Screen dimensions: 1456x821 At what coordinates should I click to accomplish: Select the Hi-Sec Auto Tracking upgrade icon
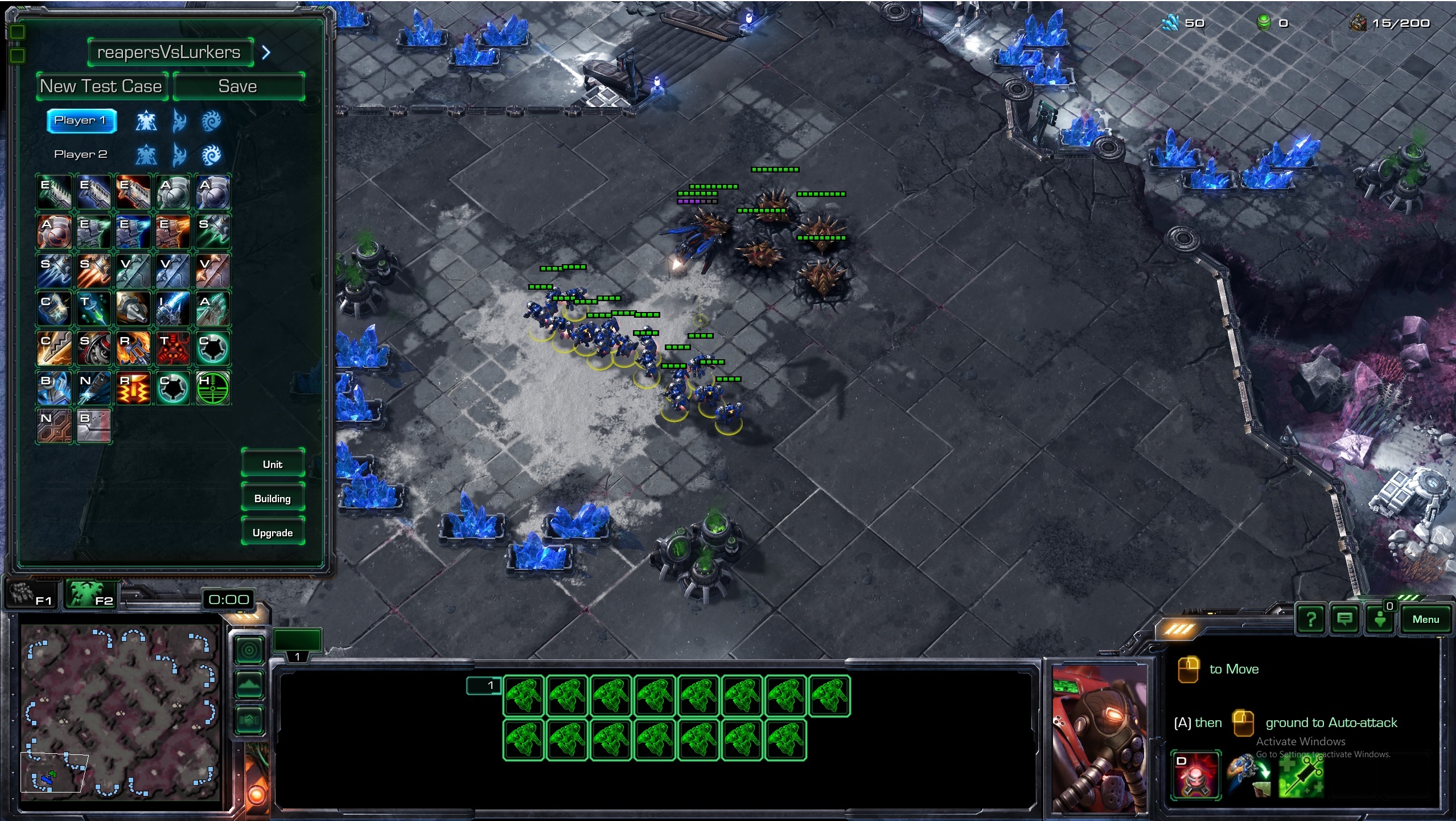212,388
